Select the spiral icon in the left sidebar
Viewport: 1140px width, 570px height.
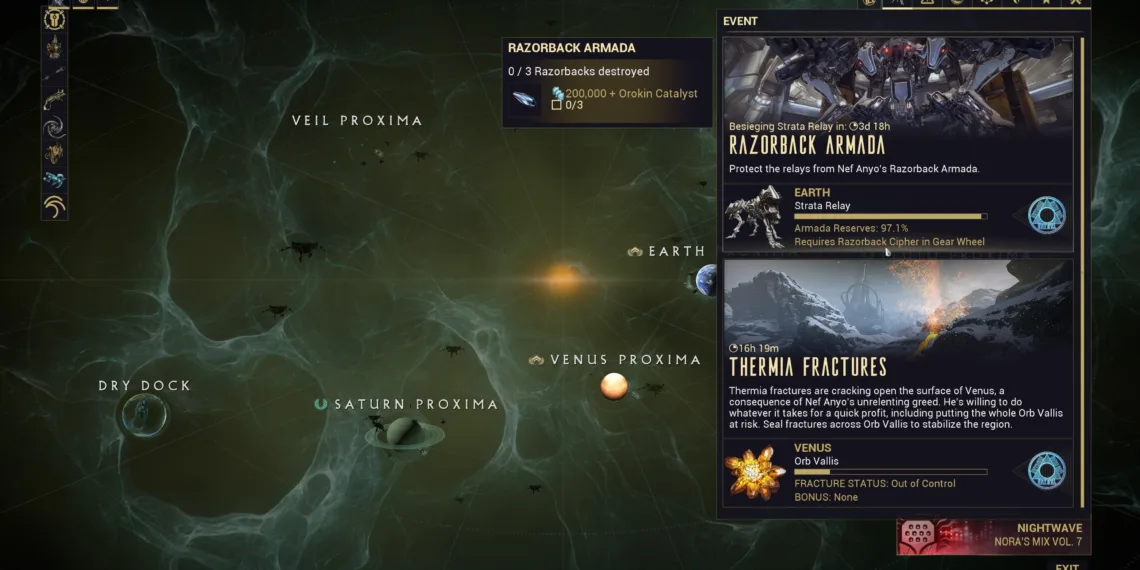pos(55,127)
